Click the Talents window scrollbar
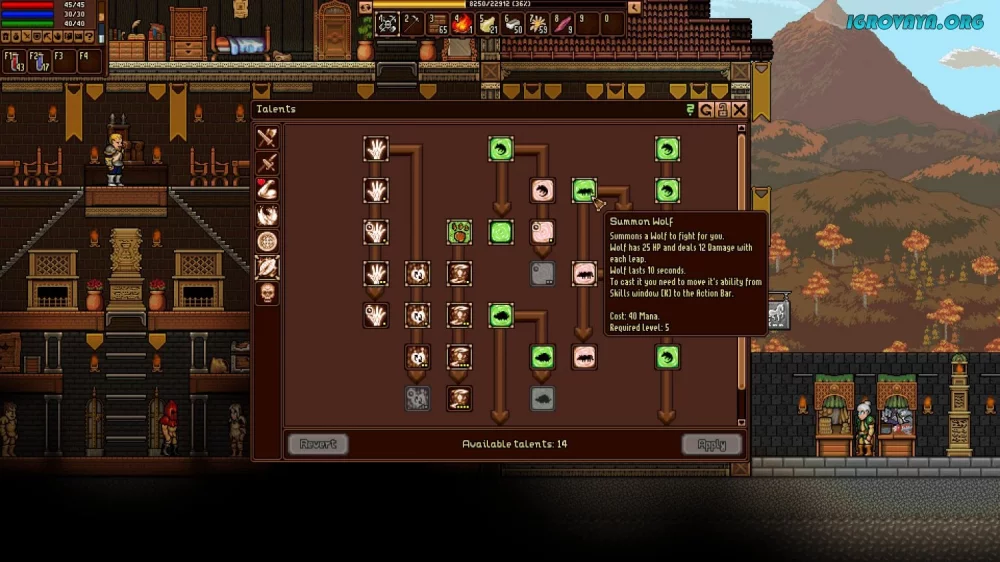Viewport: 1000px width, 562px height. pos(741,260)
